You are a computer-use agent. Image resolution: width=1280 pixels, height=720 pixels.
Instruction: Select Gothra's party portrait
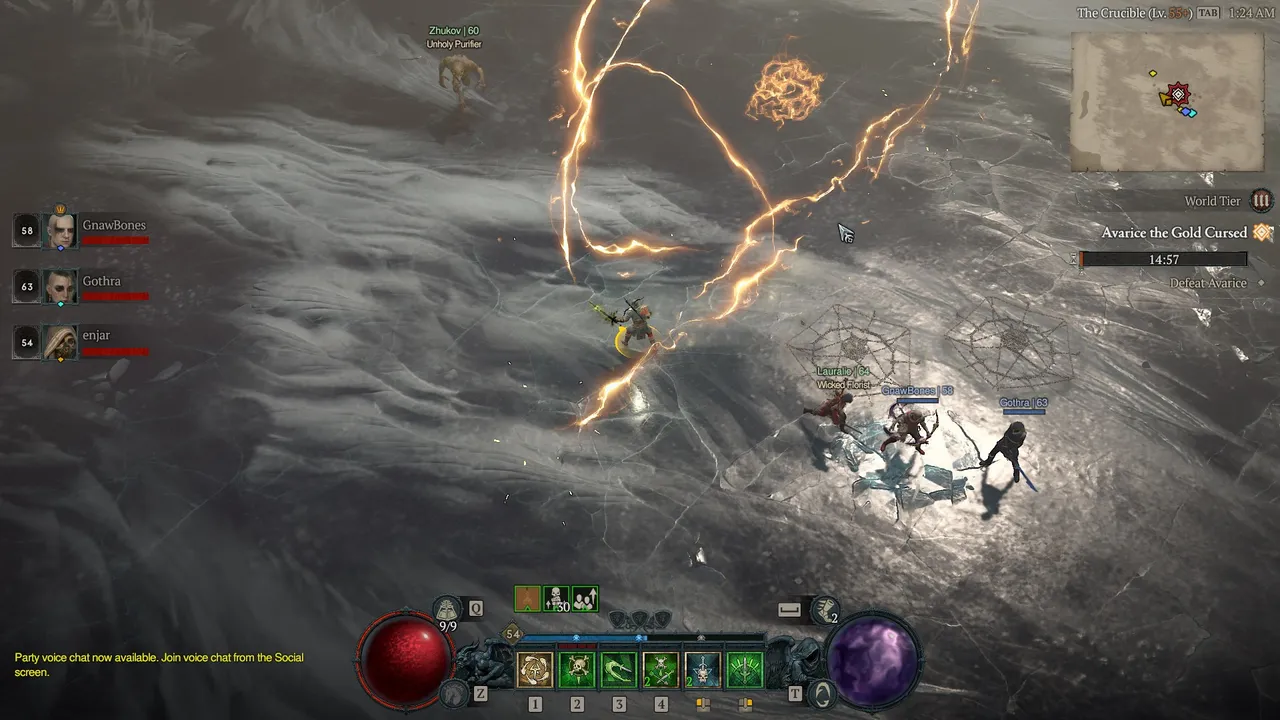tap(61, 287)
